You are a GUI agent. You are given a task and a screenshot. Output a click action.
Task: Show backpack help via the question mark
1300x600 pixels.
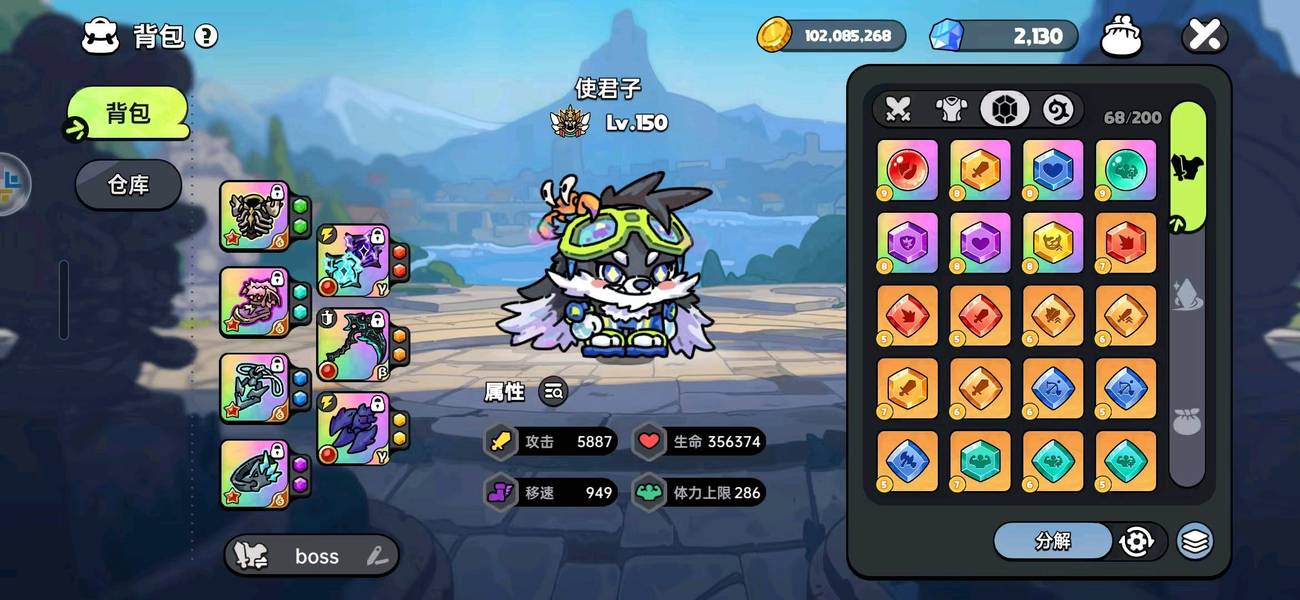(206, 37)
